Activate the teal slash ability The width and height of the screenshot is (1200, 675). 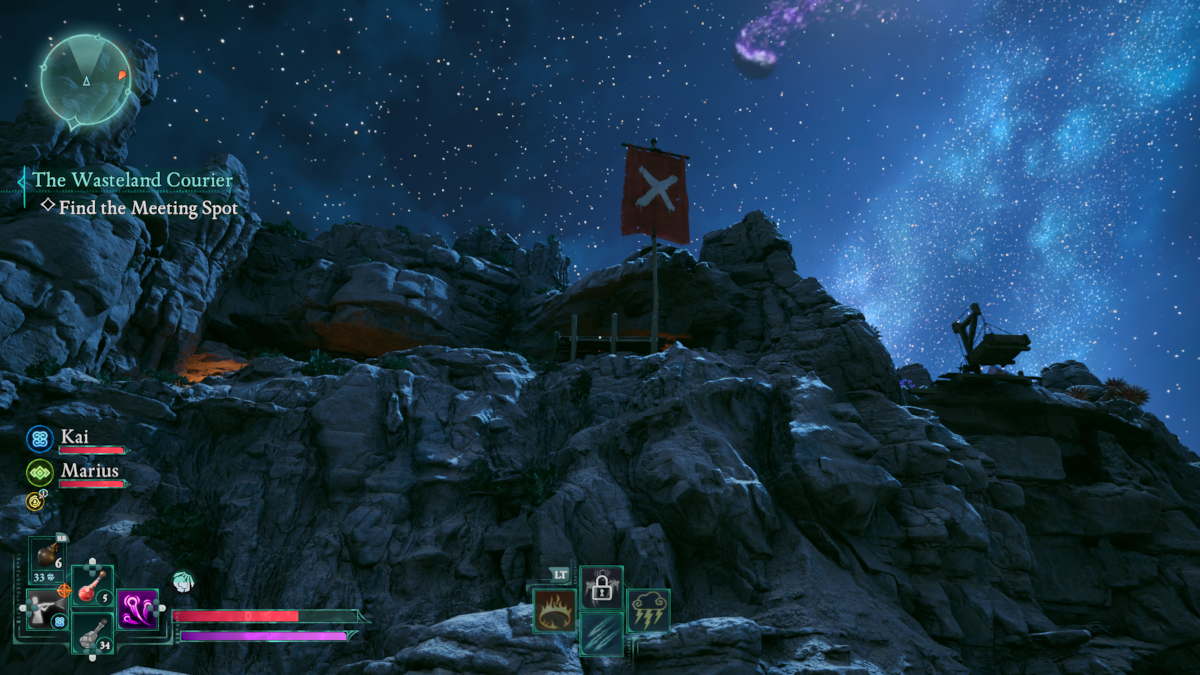601,634
